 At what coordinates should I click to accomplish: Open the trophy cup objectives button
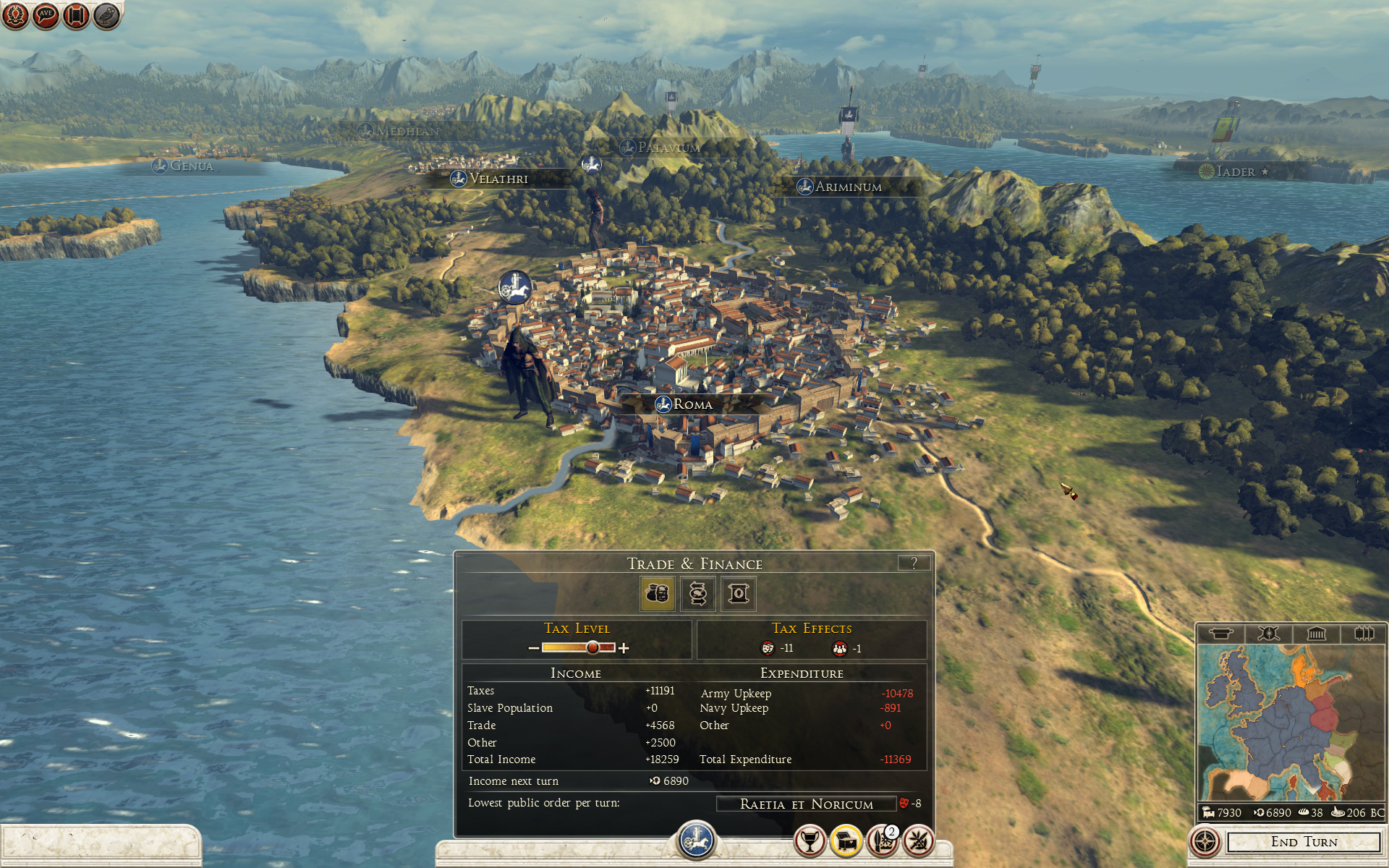[810, 841]
